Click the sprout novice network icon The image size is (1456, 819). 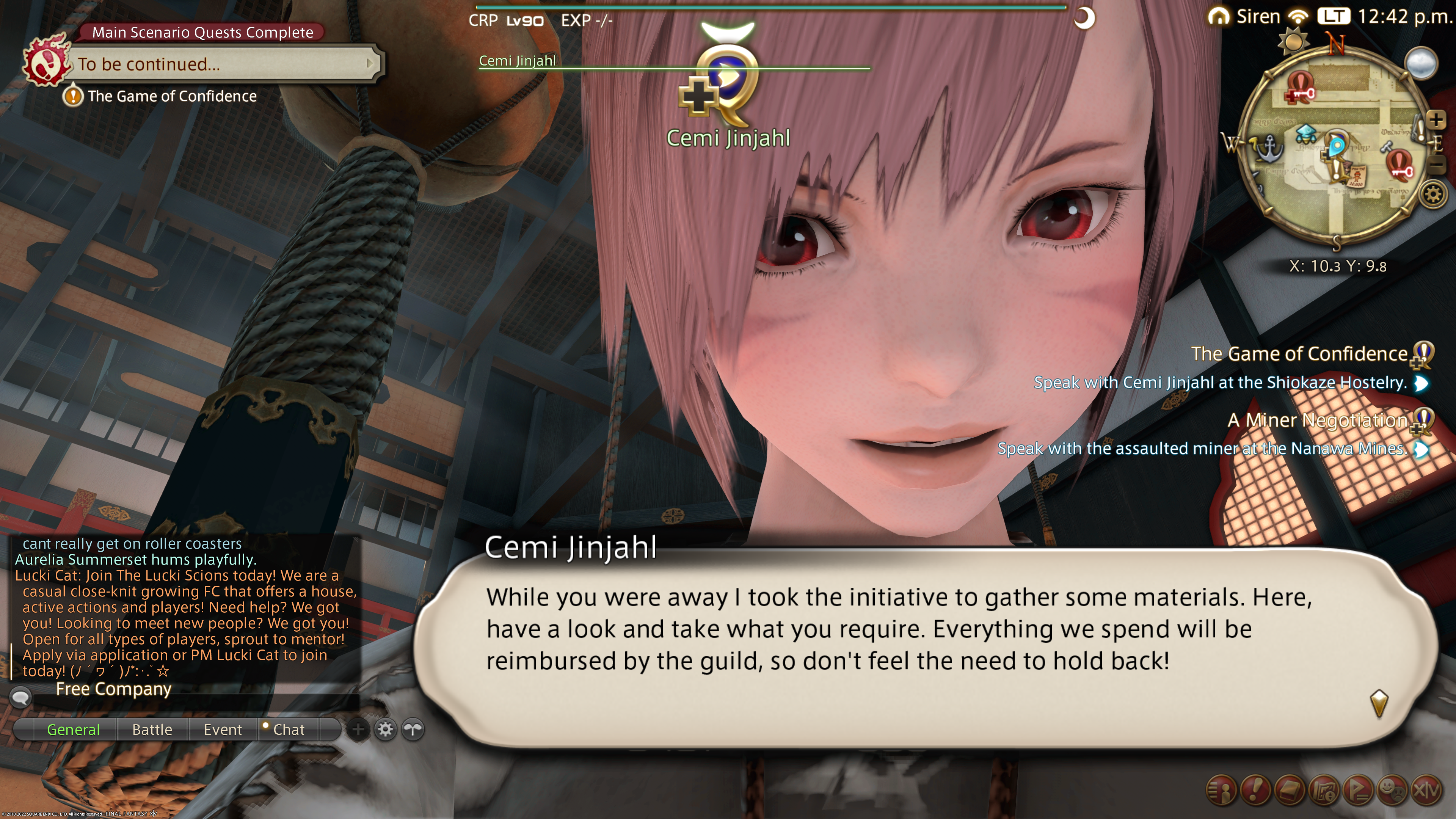pos(413,729)
